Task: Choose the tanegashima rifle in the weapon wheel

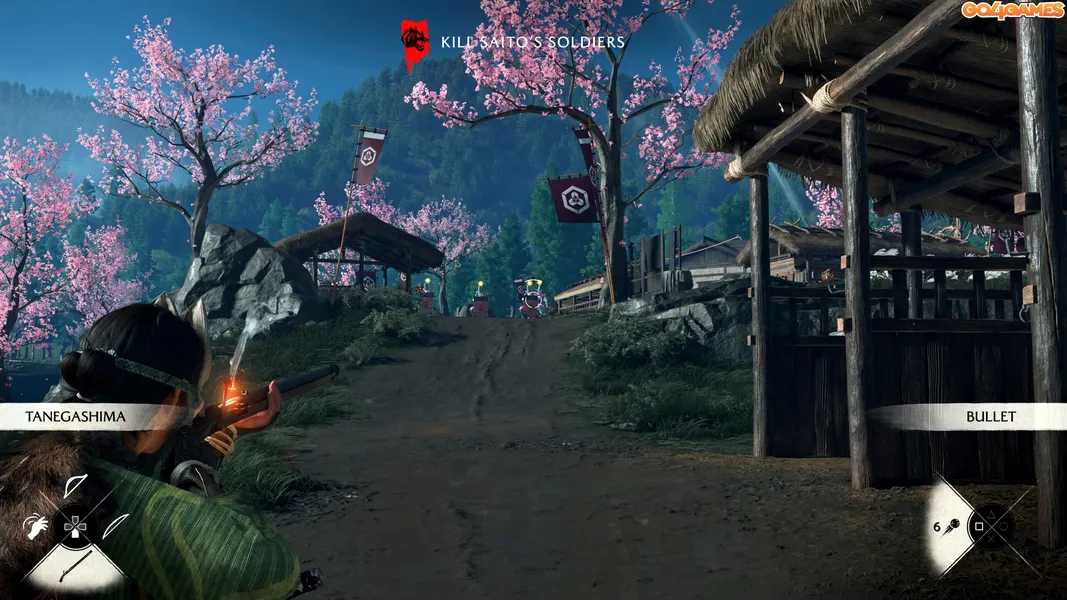Action: click(x=76, y=563)
